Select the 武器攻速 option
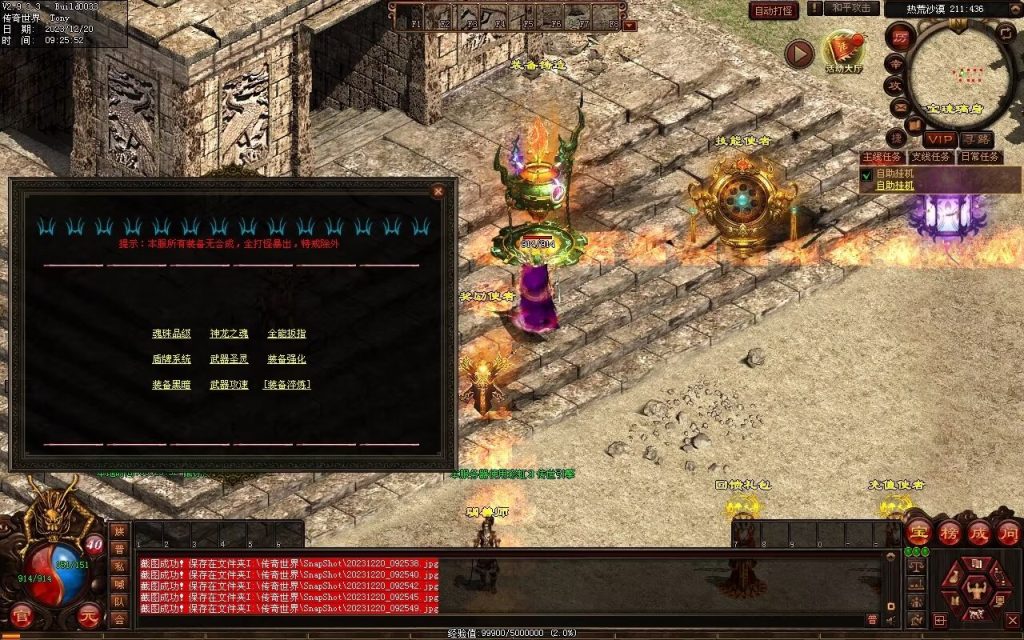The height and width of the screenshot is (640, 1024). 229,384
